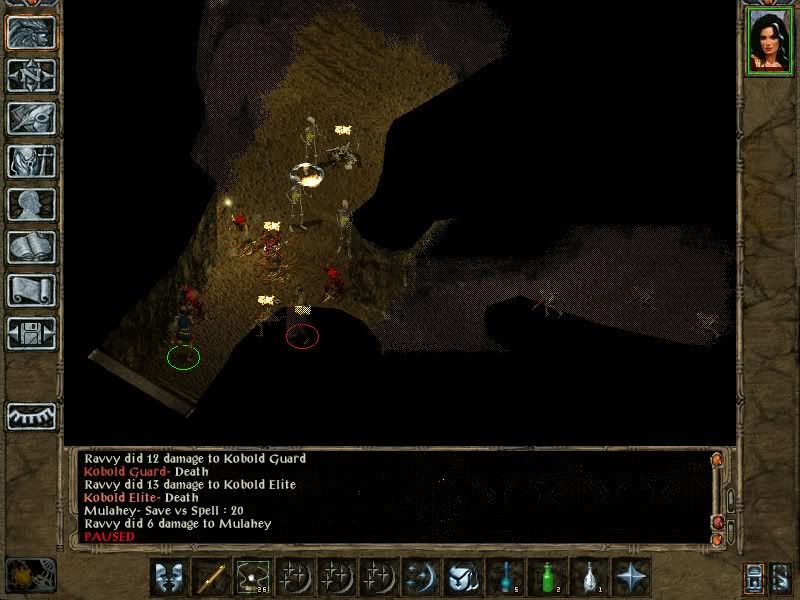Click the closed-eye rest button

[31, 415]
